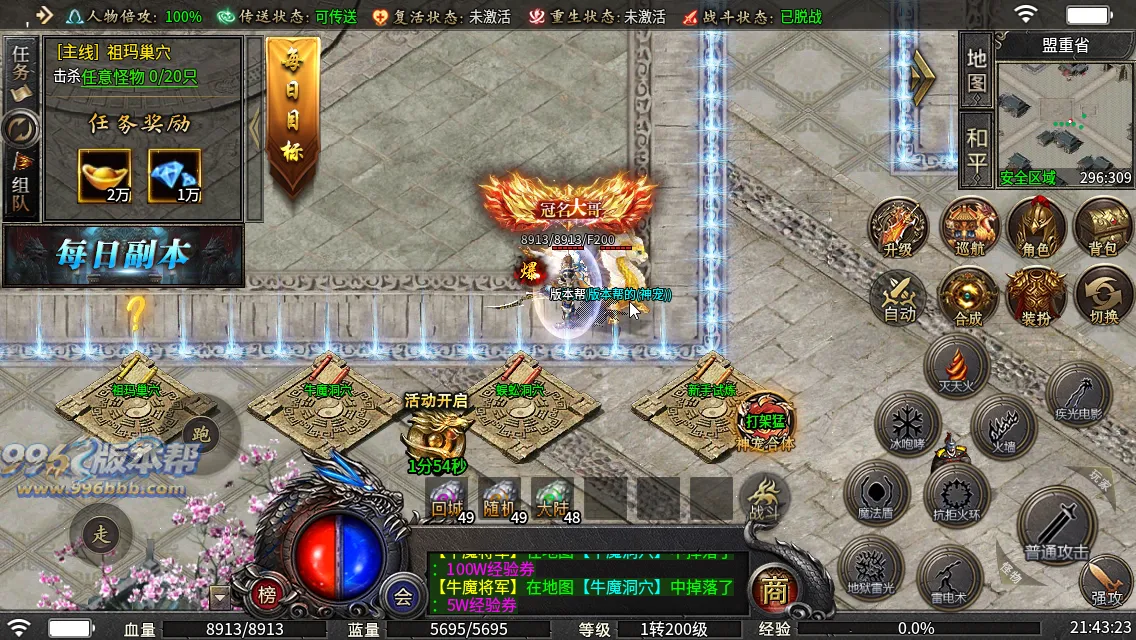Open the 每日副本 daily dungeon banner
The width and height of the screenshot is (1136, 640).
tap(124, 255)
